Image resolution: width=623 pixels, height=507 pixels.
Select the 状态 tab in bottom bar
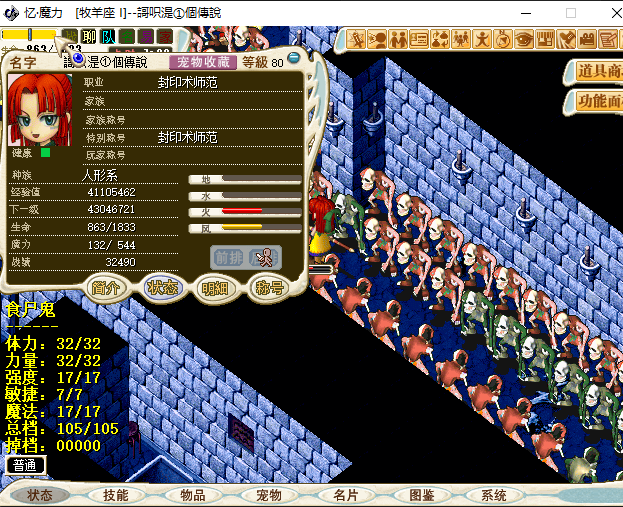tap(40, 495)
